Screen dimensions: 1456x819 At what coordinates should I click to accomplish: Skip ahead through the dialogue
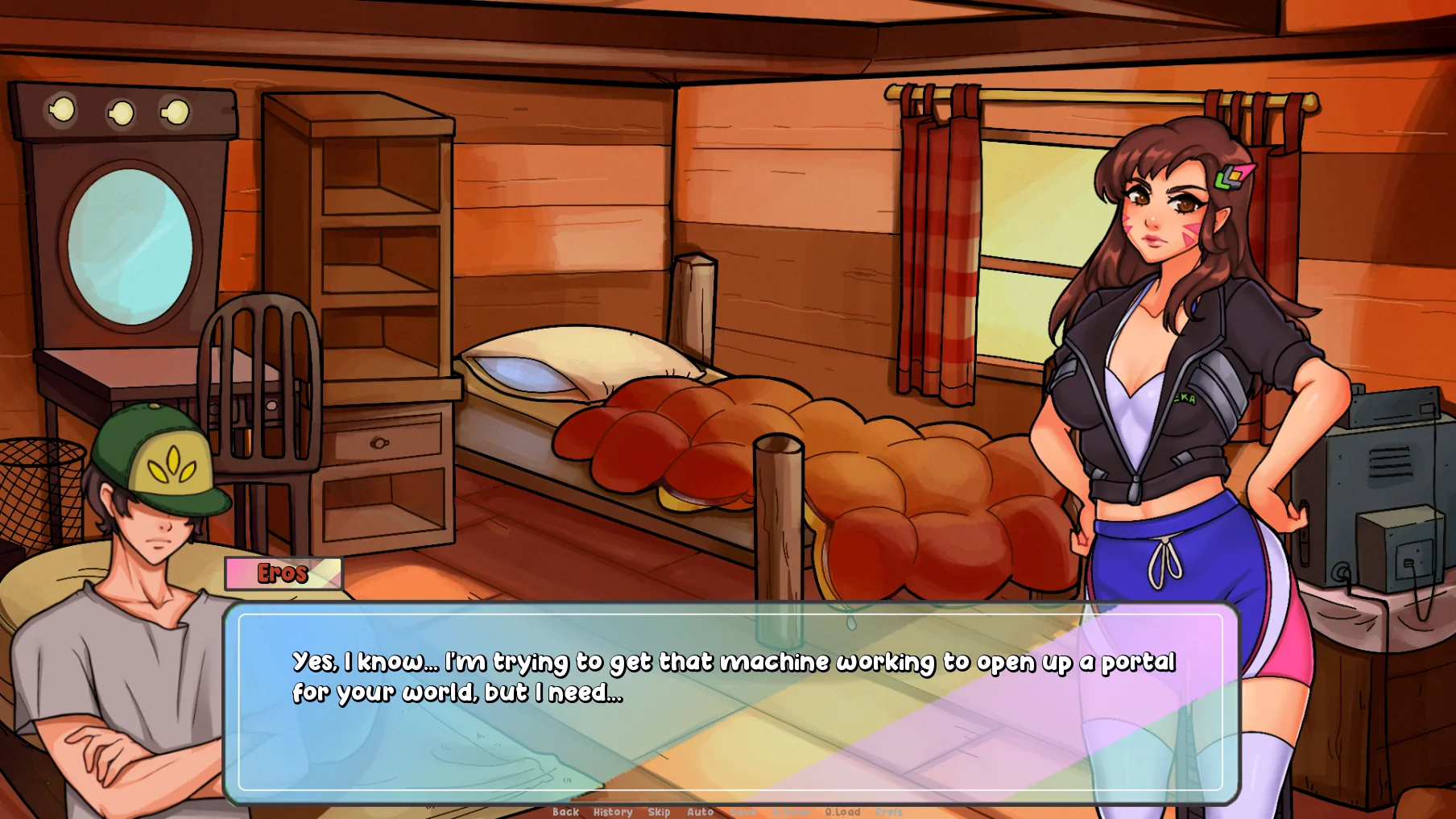(x=659, y=812)
